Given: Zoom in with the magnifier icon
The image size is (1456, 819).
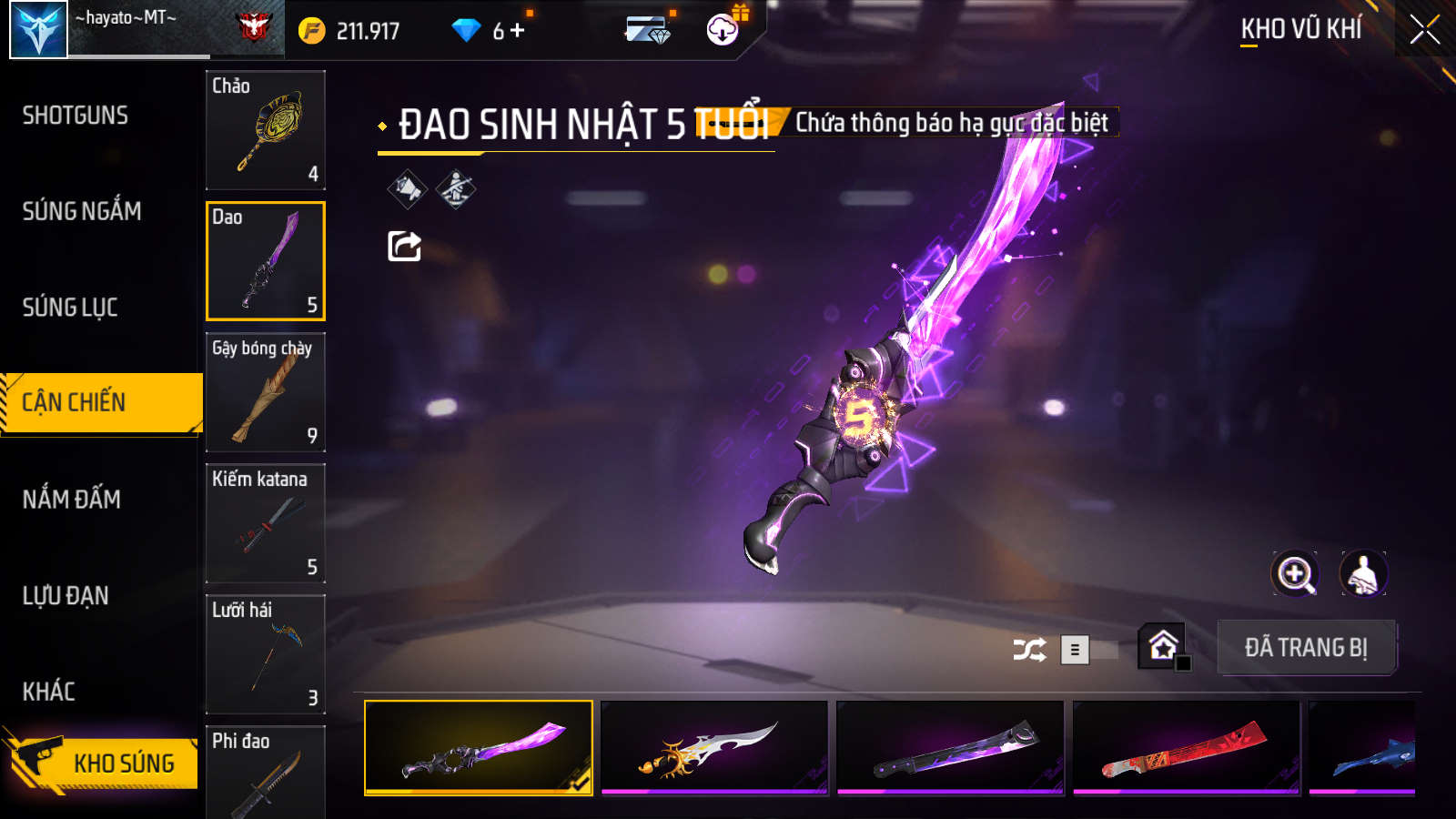Looking at the screenshot, I should pyautogui.click(x=1294, y=574).
